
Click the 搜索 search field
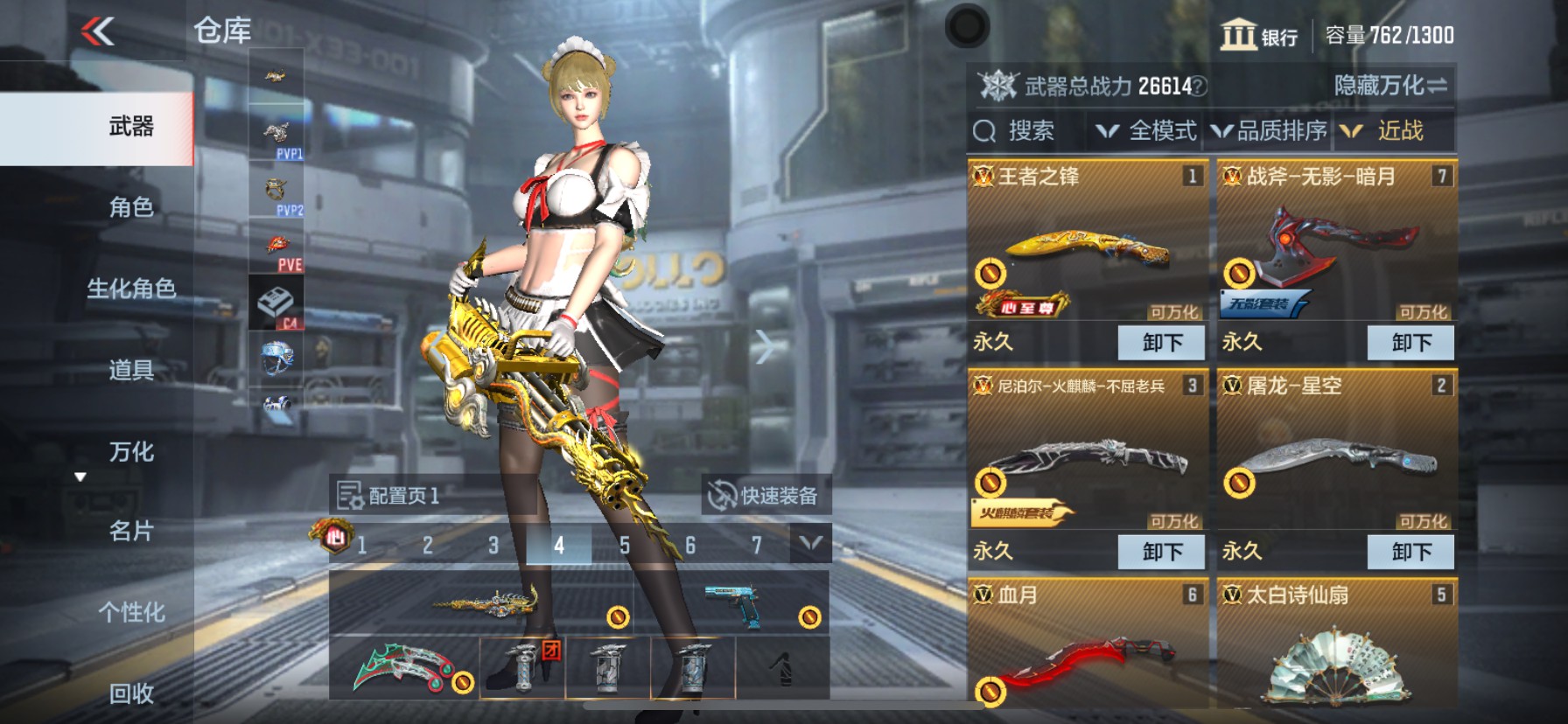1015,131
